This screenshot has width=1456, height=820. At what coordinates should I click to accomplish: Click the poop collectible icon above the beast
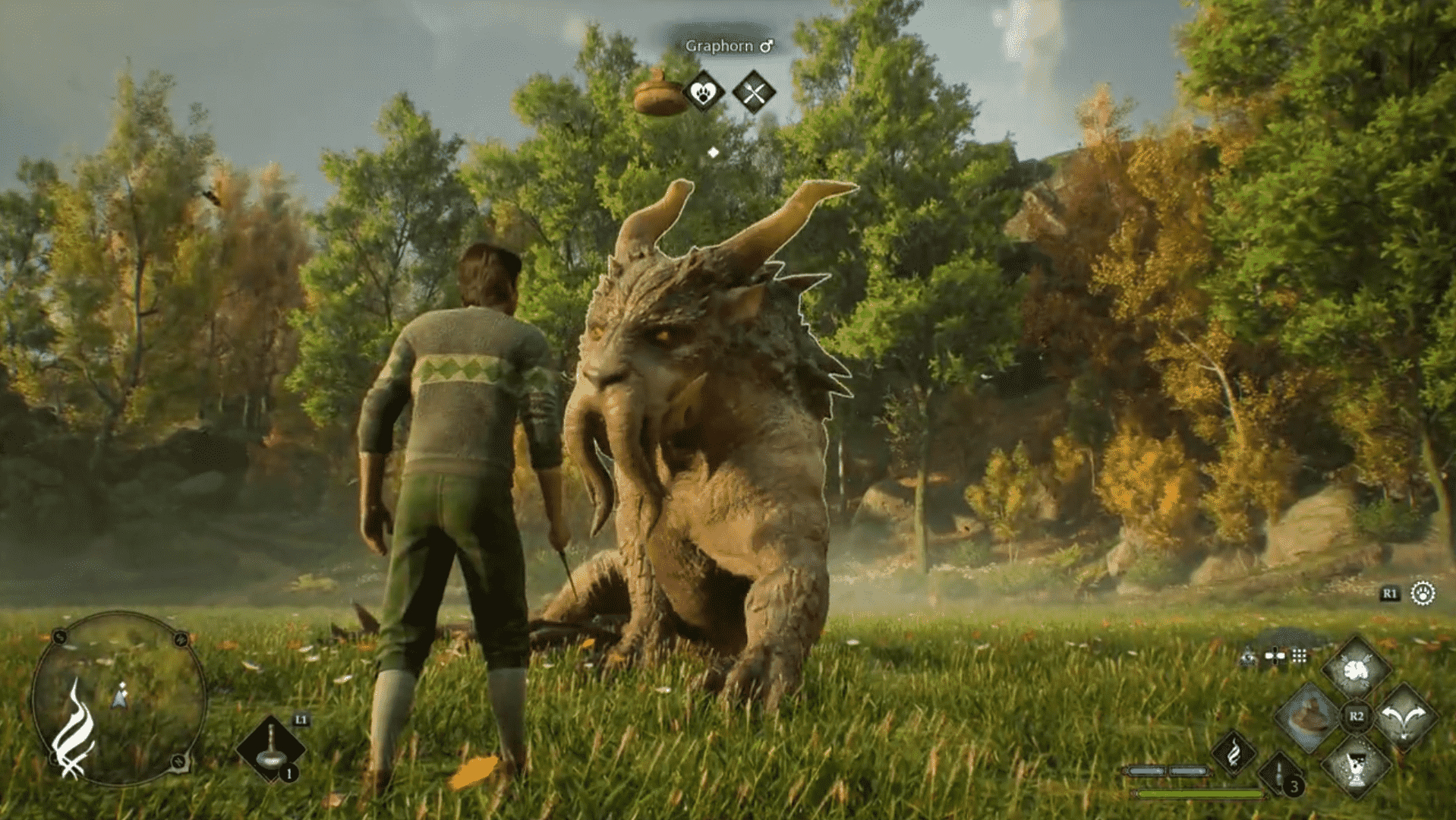(x=657, y=94)
